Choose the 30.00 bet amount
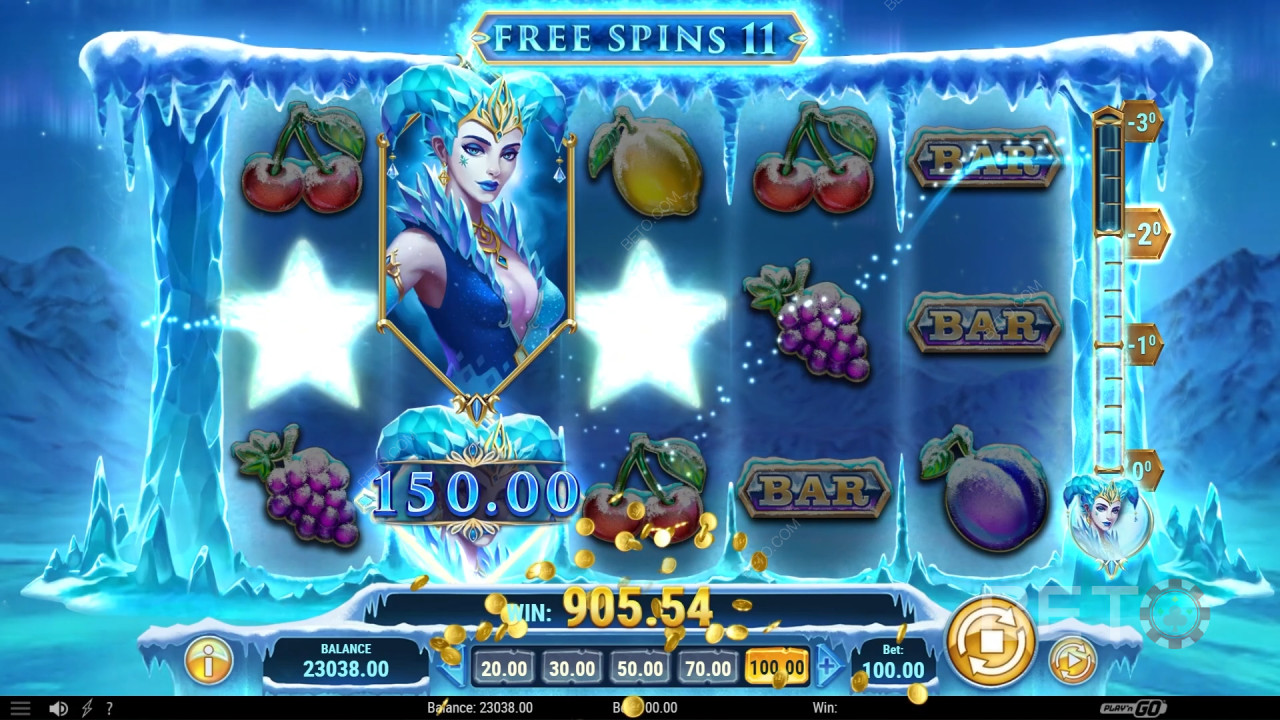 click(x=571, y=668)
